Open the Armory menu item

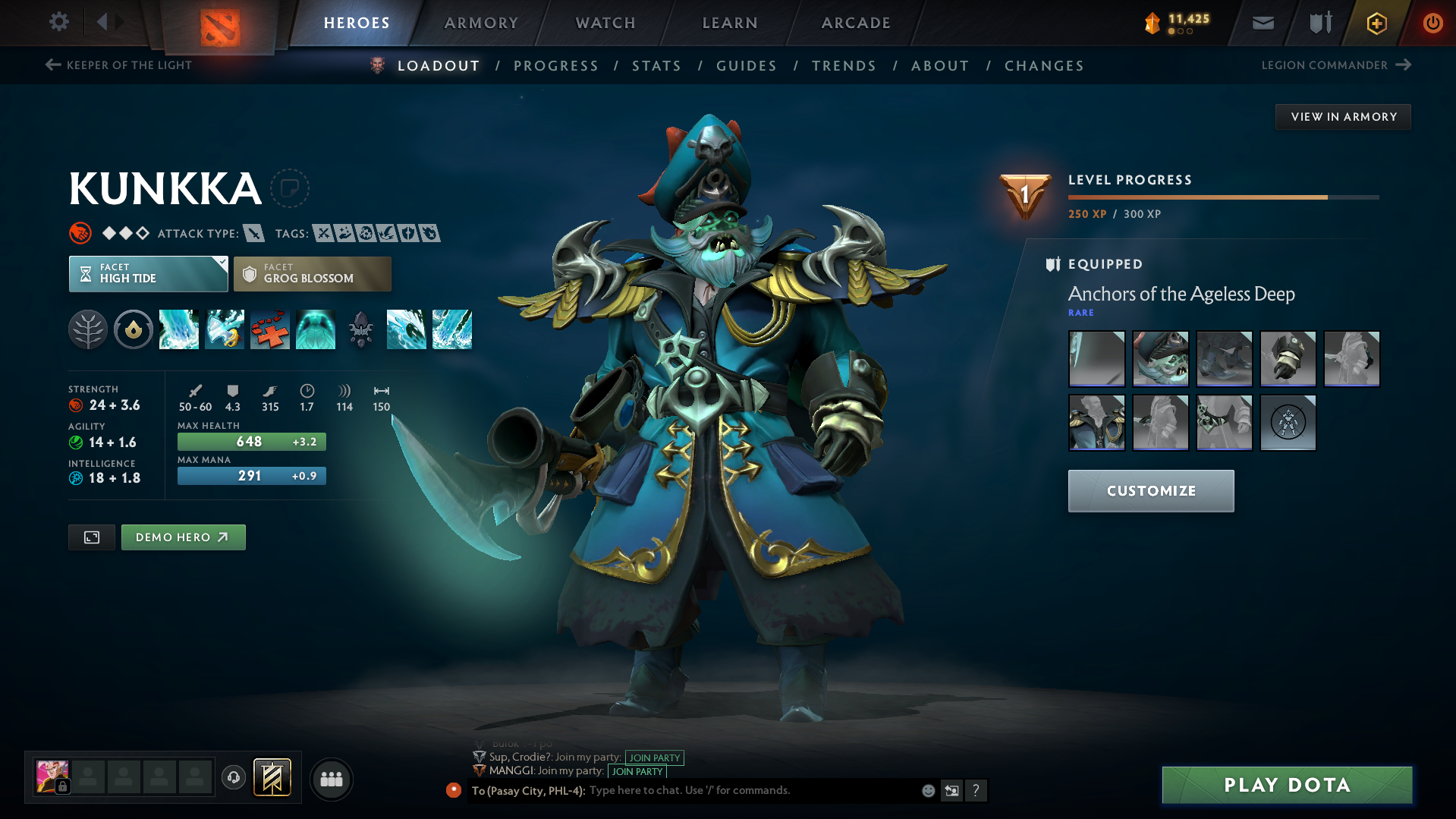point(481,23)
